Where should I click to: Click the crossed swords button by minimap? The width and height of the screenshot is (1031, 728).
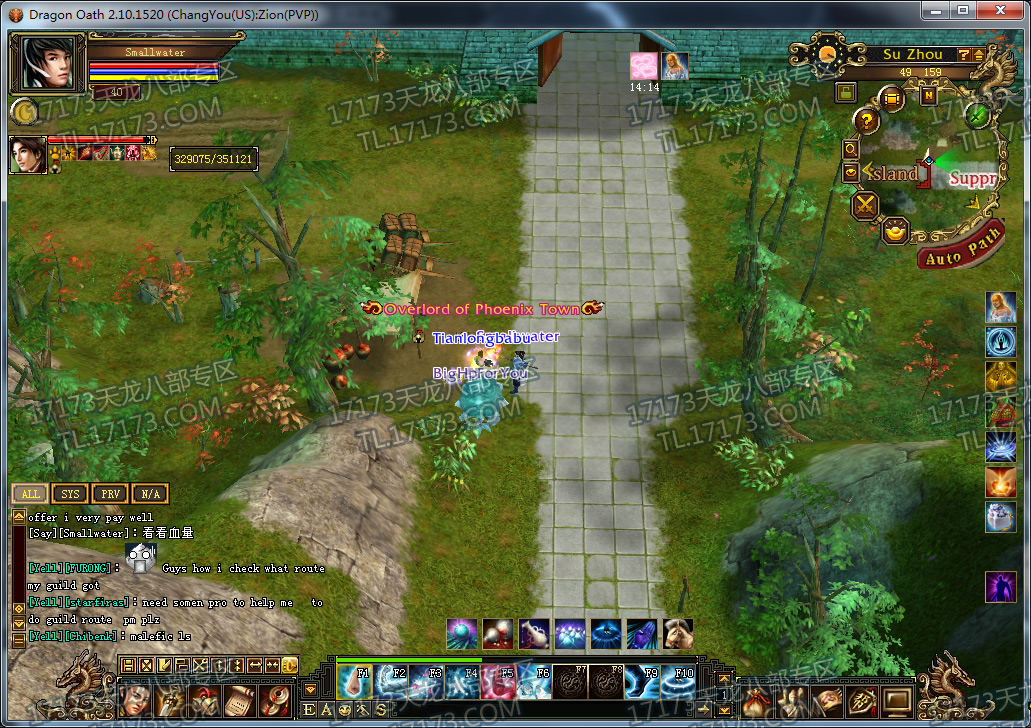[x=864, y=206]
